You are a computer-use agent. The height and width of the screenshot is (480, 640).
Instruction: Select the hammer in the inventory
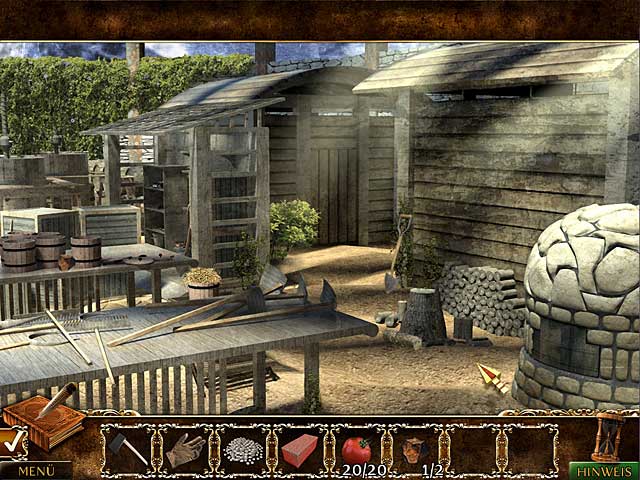pos(127,449)
